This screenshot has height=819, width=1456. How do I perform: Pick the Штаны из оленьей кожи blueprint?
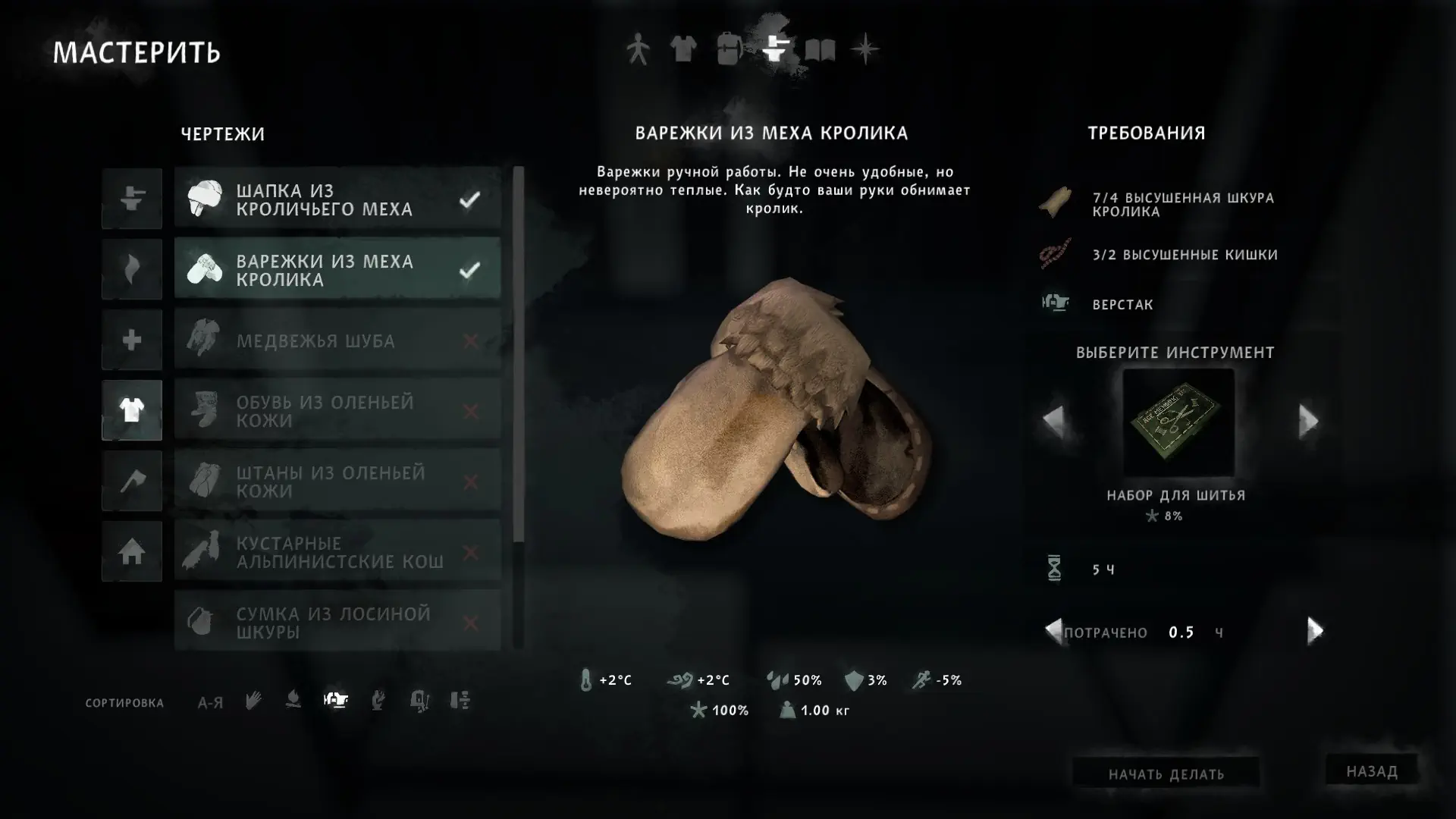click(x=337, y=482)
